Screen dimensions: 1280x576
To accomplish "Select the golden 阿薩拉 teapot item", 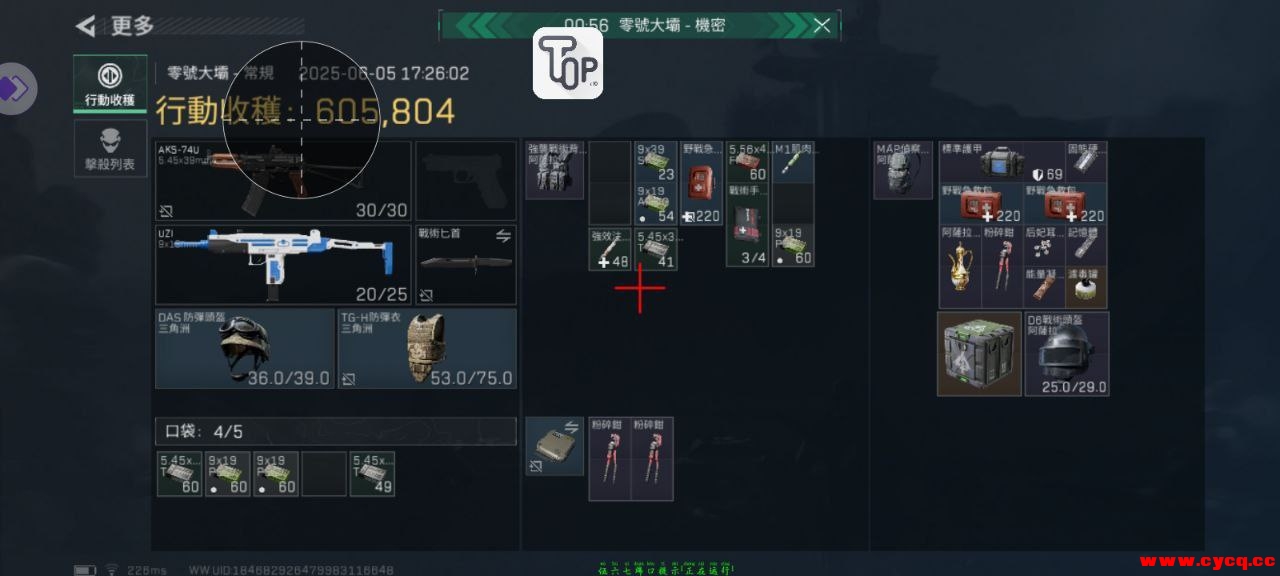I will coord(959,267).
